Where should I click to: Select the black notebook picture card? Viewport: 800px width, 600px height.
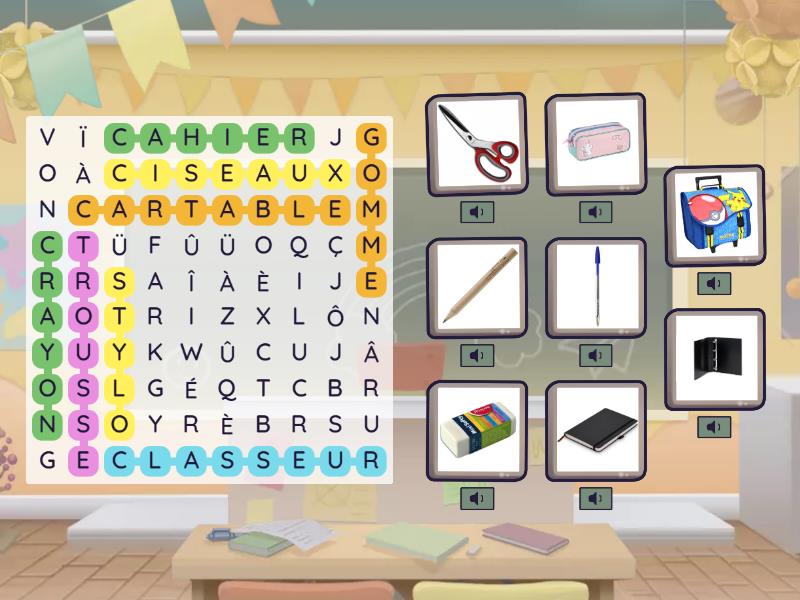[595, 429]
